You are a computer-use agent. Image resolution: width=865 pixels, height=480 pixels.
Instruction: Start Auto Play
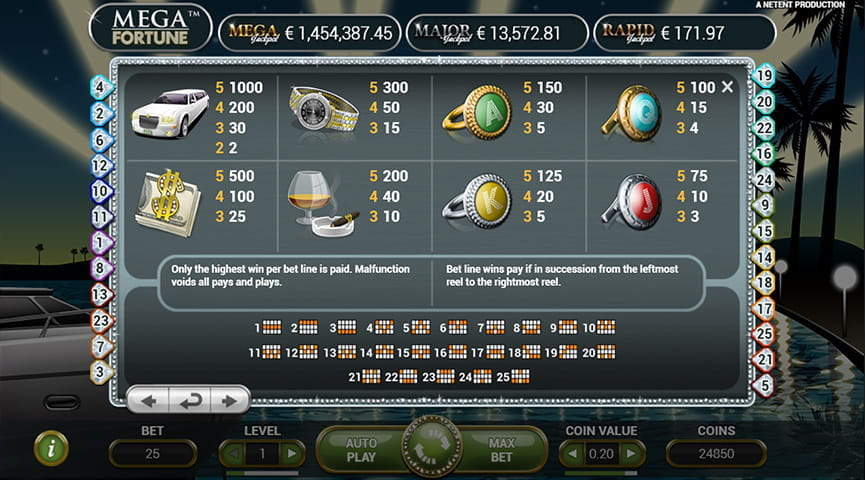(361, 449)
